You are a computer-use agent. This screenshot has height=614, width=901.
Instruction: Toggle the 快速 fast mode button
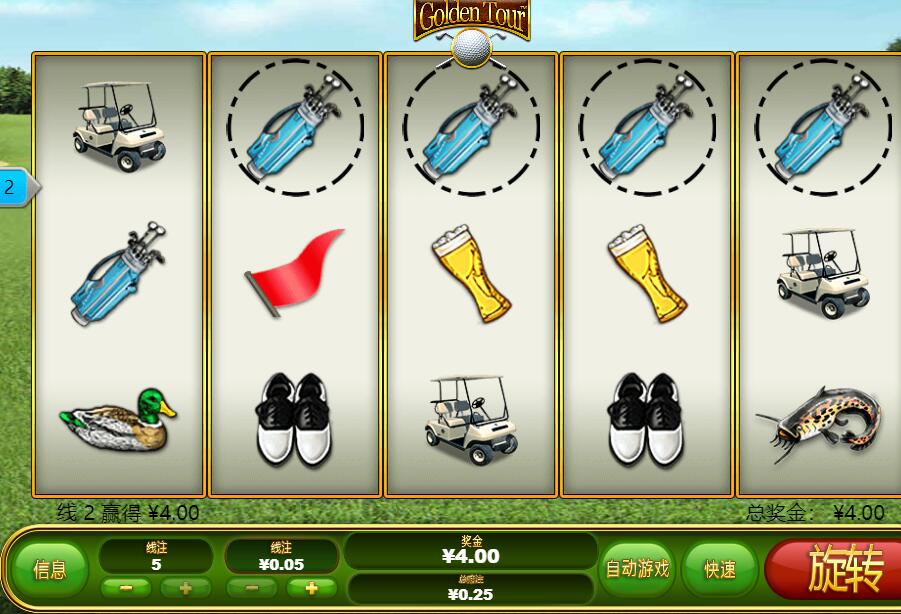pyautogui.click(x=720, y=569)
